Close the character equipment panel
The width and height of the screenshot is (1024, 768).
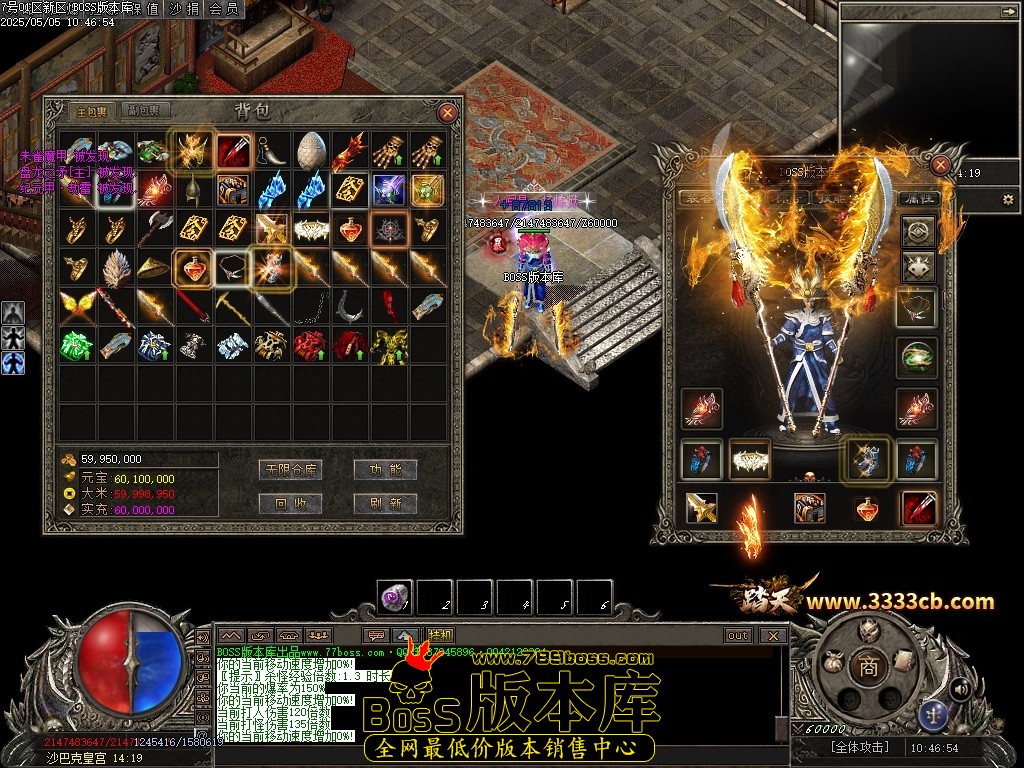point(940,165)
